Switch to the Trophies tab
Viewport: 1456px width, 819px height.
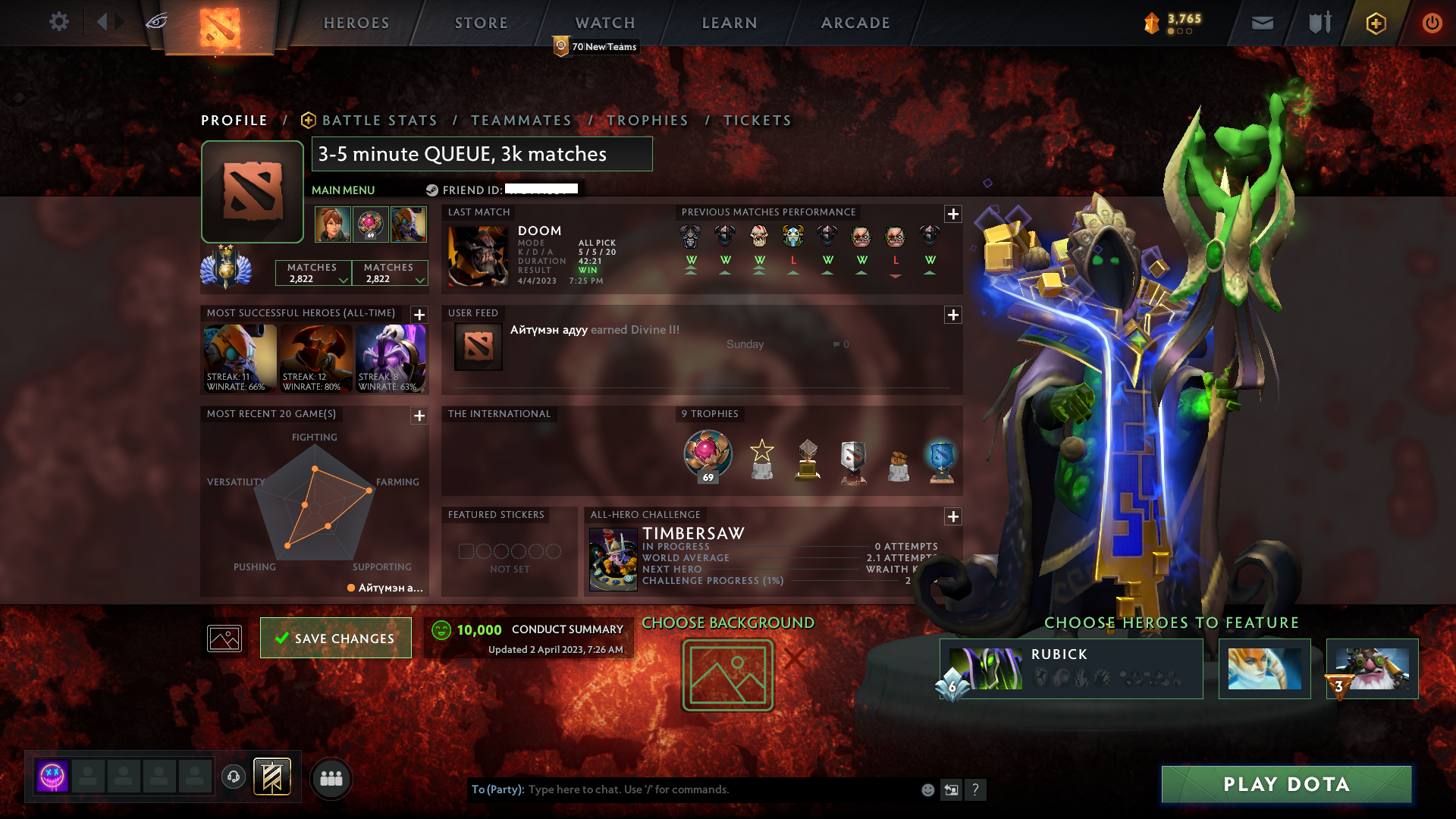tap(648, 120)
